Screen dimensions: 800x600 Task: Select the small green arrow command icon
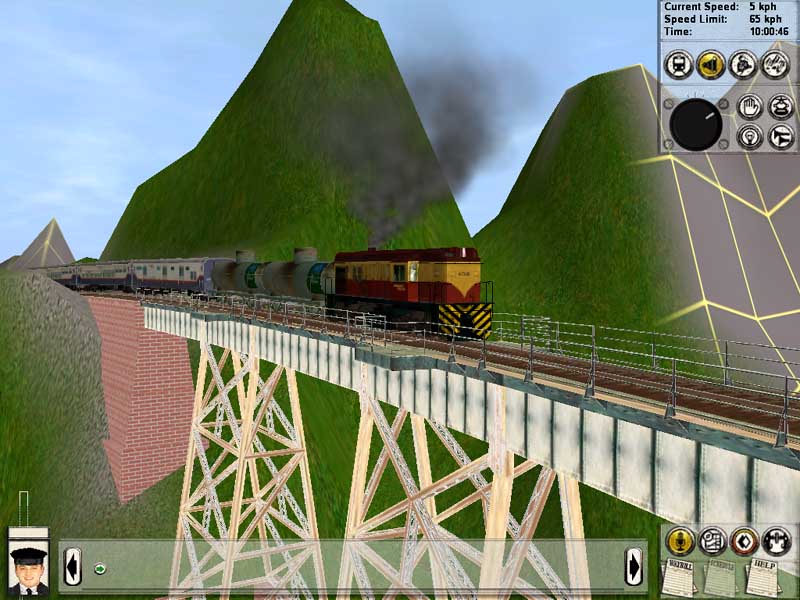[100, 569]
